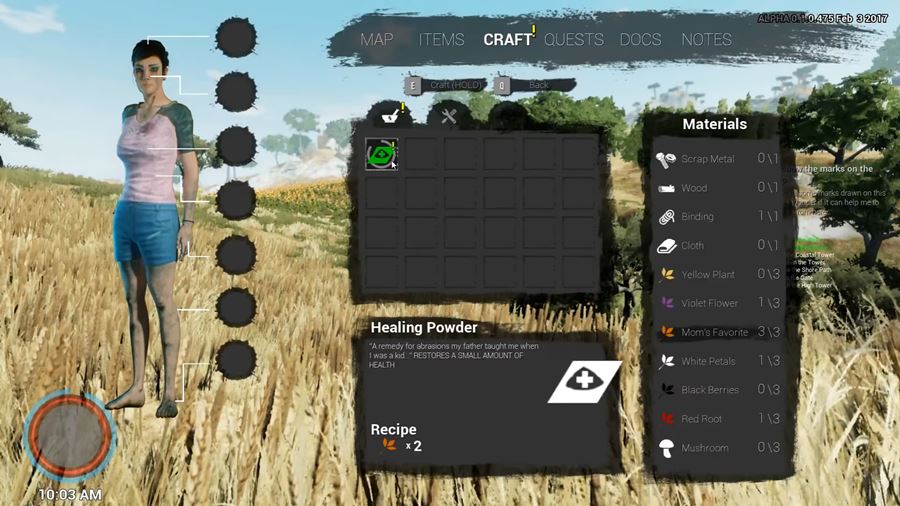900x506 pixels.
Task: Open the MAP tab
Action: 377,40
